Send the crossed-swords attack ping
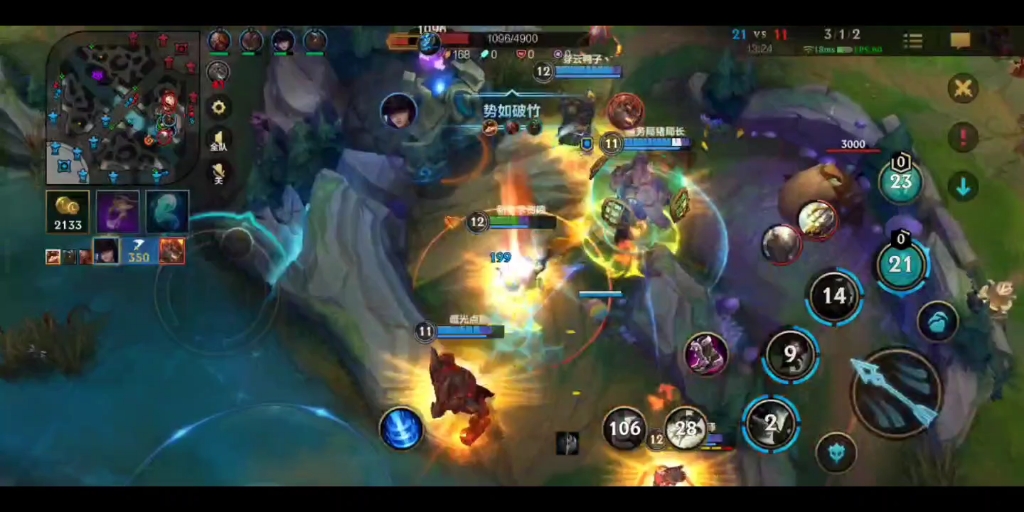1024x512 pixels. tap(962, 88)
